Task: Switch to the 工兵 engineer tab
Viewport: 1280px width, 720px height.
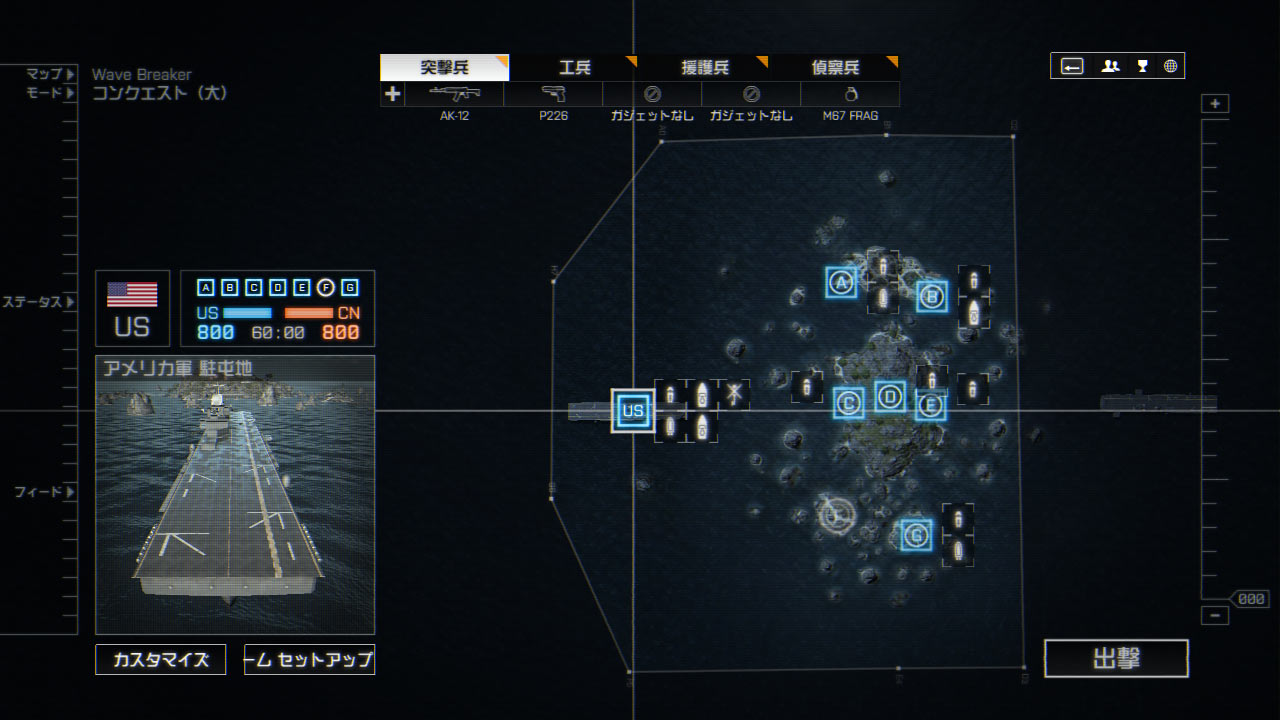Action: [x=574, y=68]
